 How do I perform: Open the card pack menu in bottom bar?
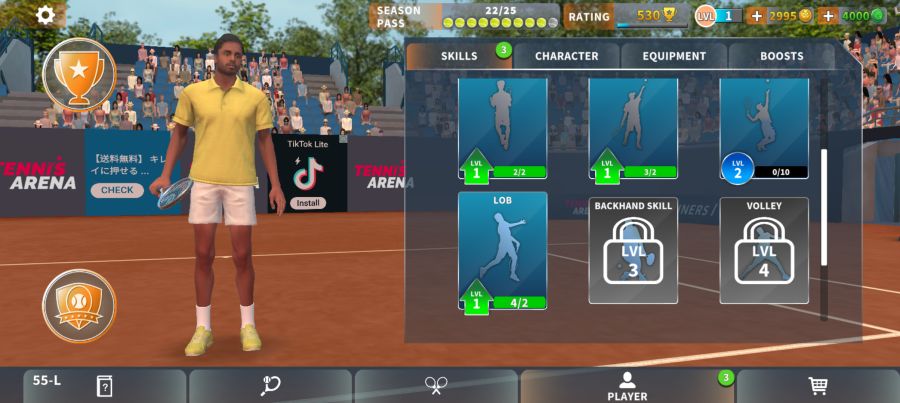104,386
